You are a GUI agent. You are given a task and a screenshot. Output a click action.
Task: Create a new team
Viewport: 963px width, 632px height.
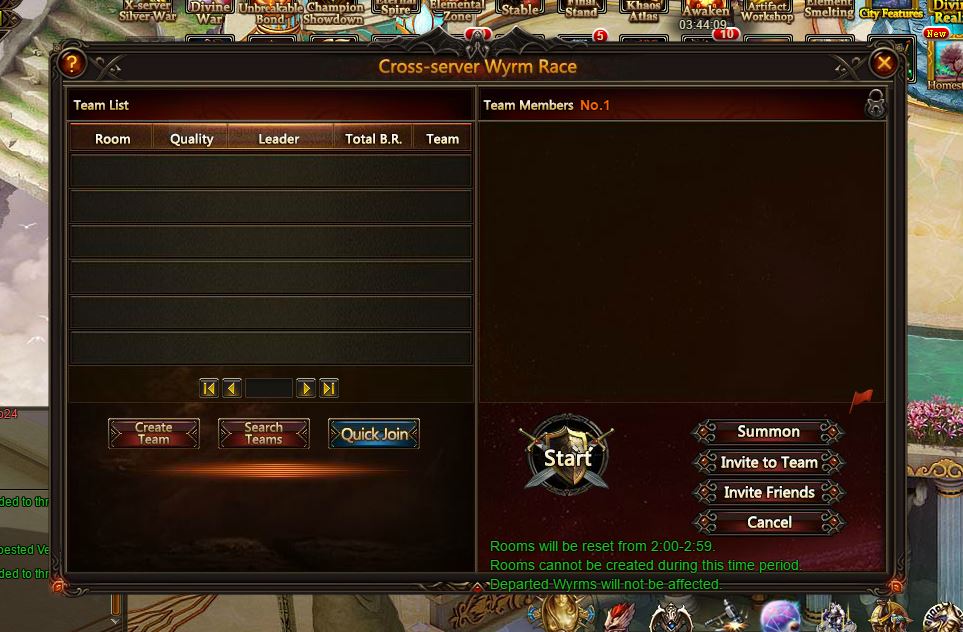(154, 433)
